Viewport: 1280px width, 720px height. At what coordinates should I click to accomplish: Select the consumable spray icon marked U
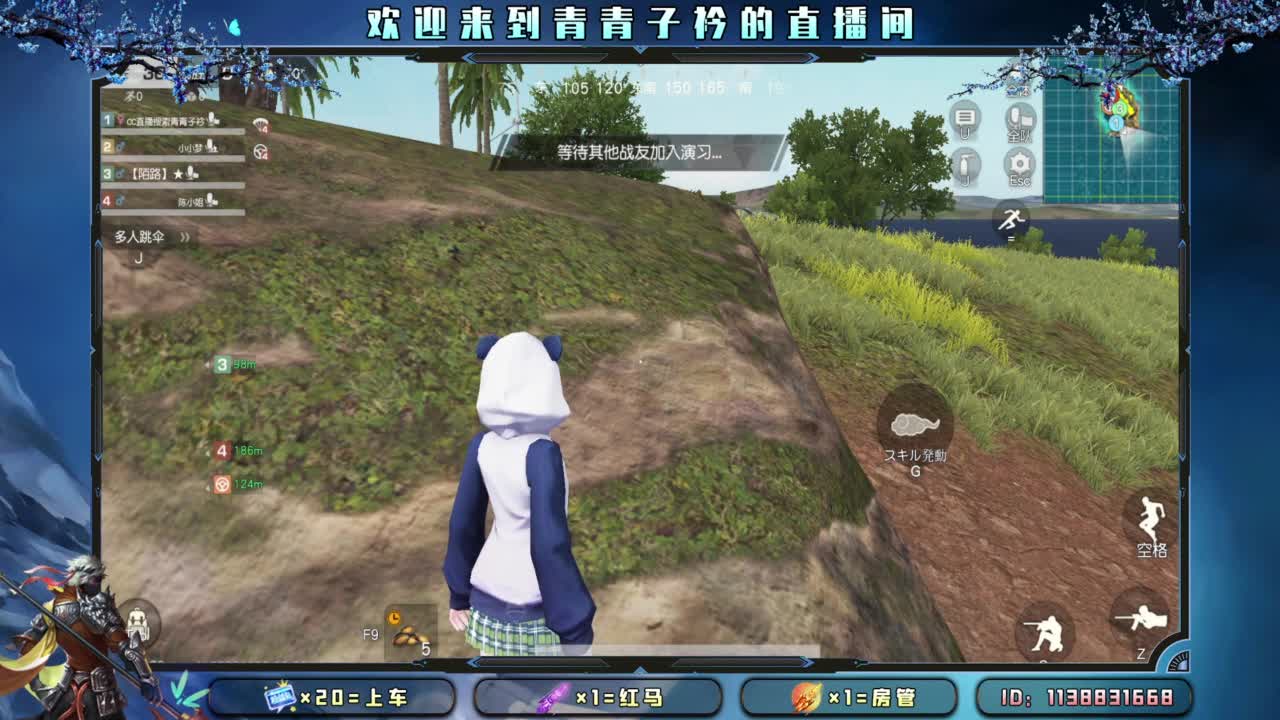coord(965,163)
